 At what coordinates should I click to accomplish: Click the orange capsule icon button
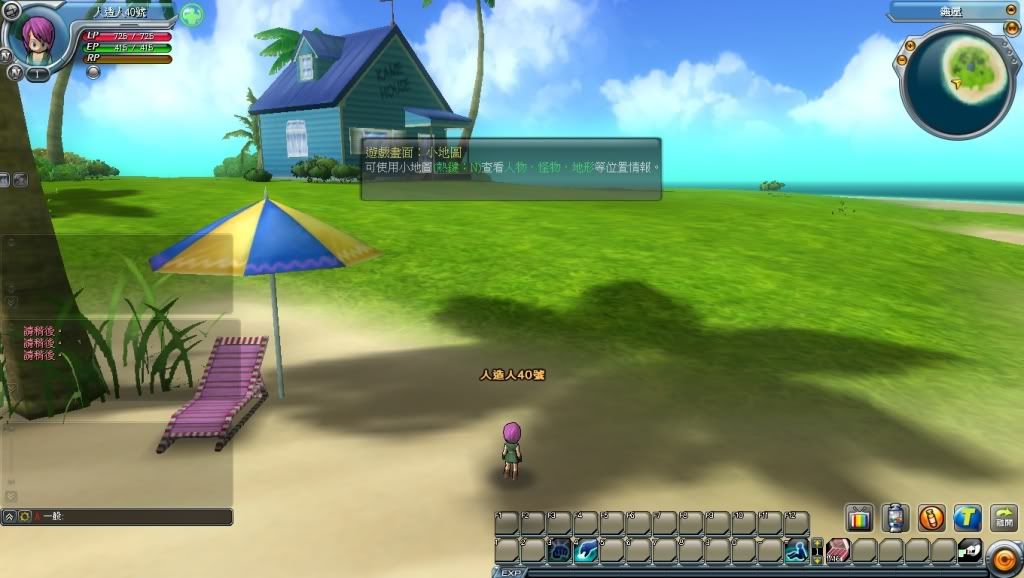tap(931, 517)
